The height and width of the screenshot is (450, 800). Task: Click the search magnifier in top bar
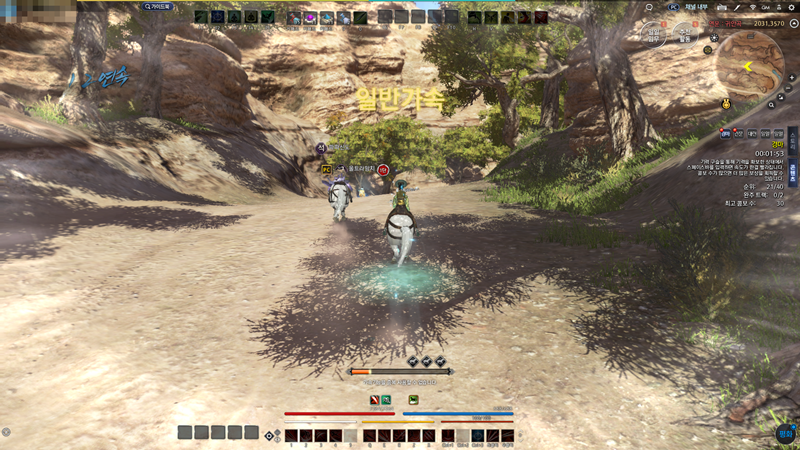[x=649, y=7]
